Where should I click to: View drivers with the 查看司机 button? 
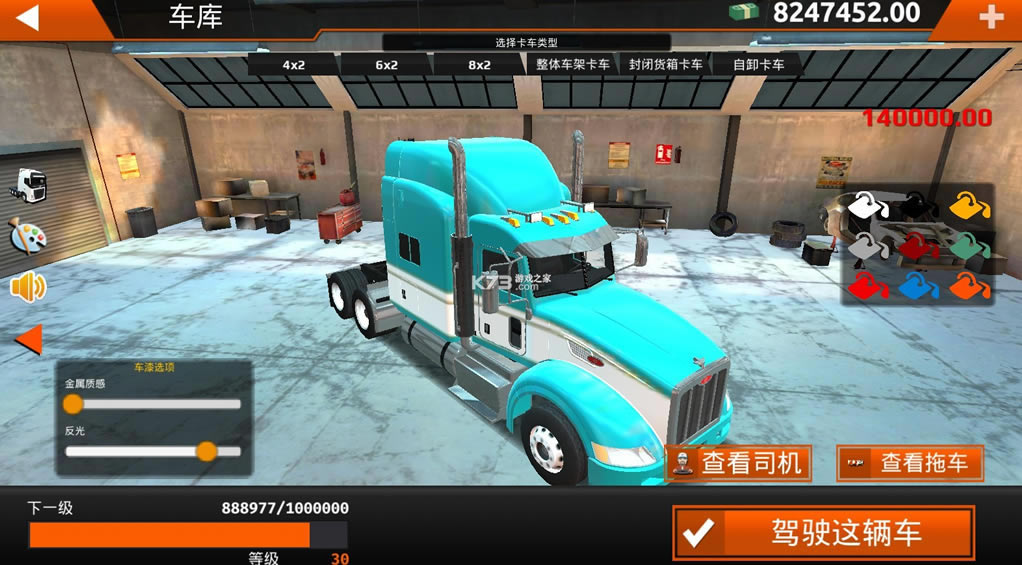coord(738,463)
